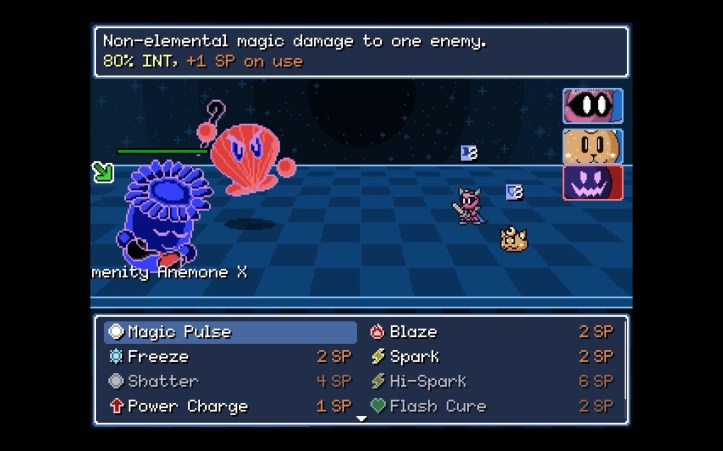The height and width of the screenshot is (451, 723).
Task: Select the pink one-eyed character portrait
Action: (593, 106)
